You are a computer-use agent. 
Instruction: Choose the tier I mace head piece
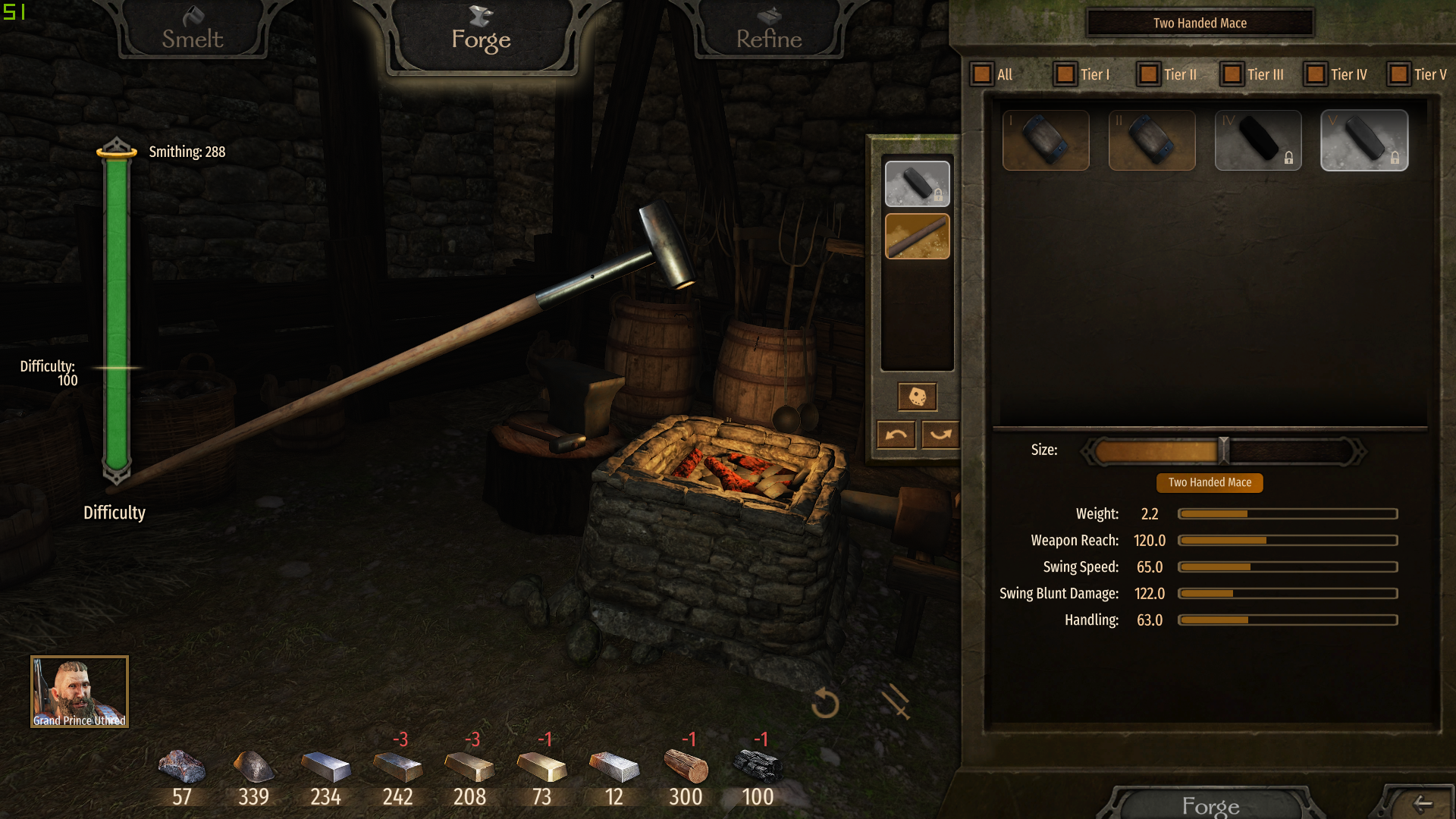1046,140
